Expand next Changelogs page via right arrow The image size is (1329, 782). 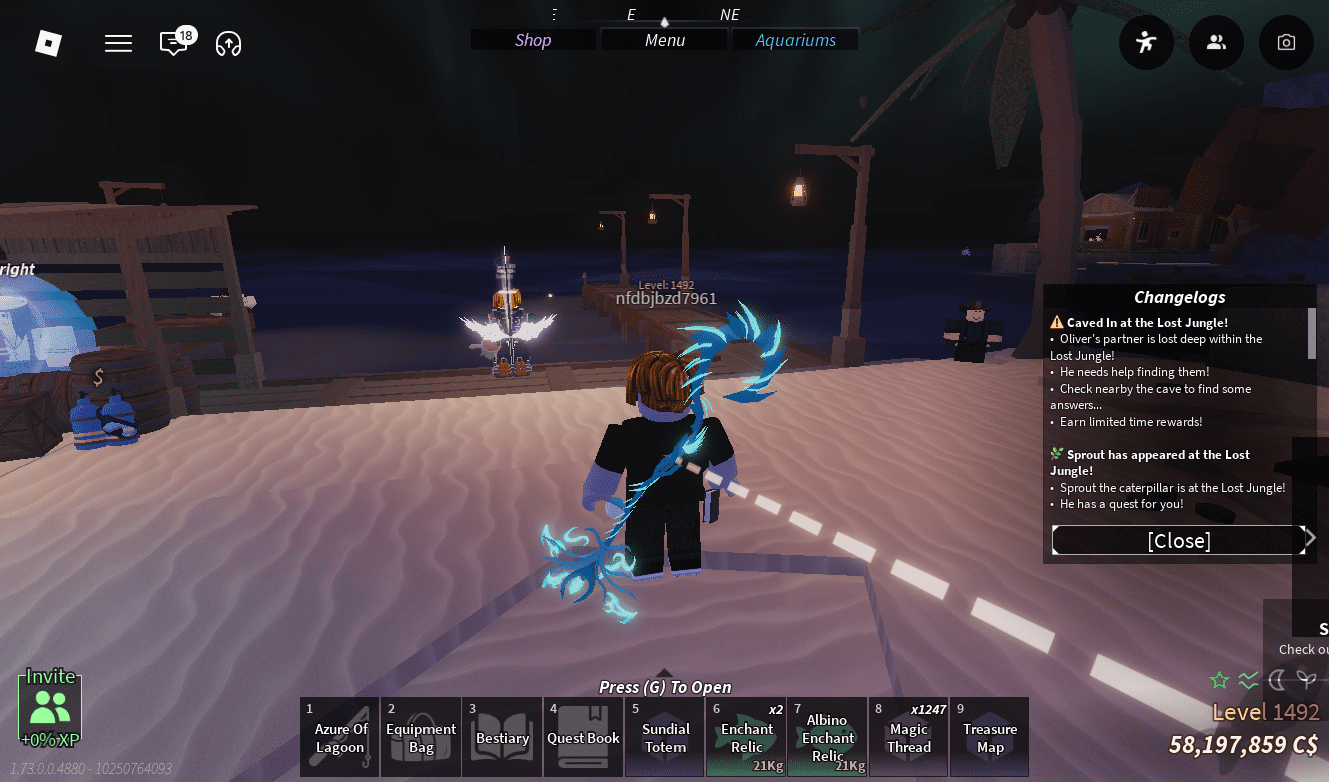[x=1310, y=538]
